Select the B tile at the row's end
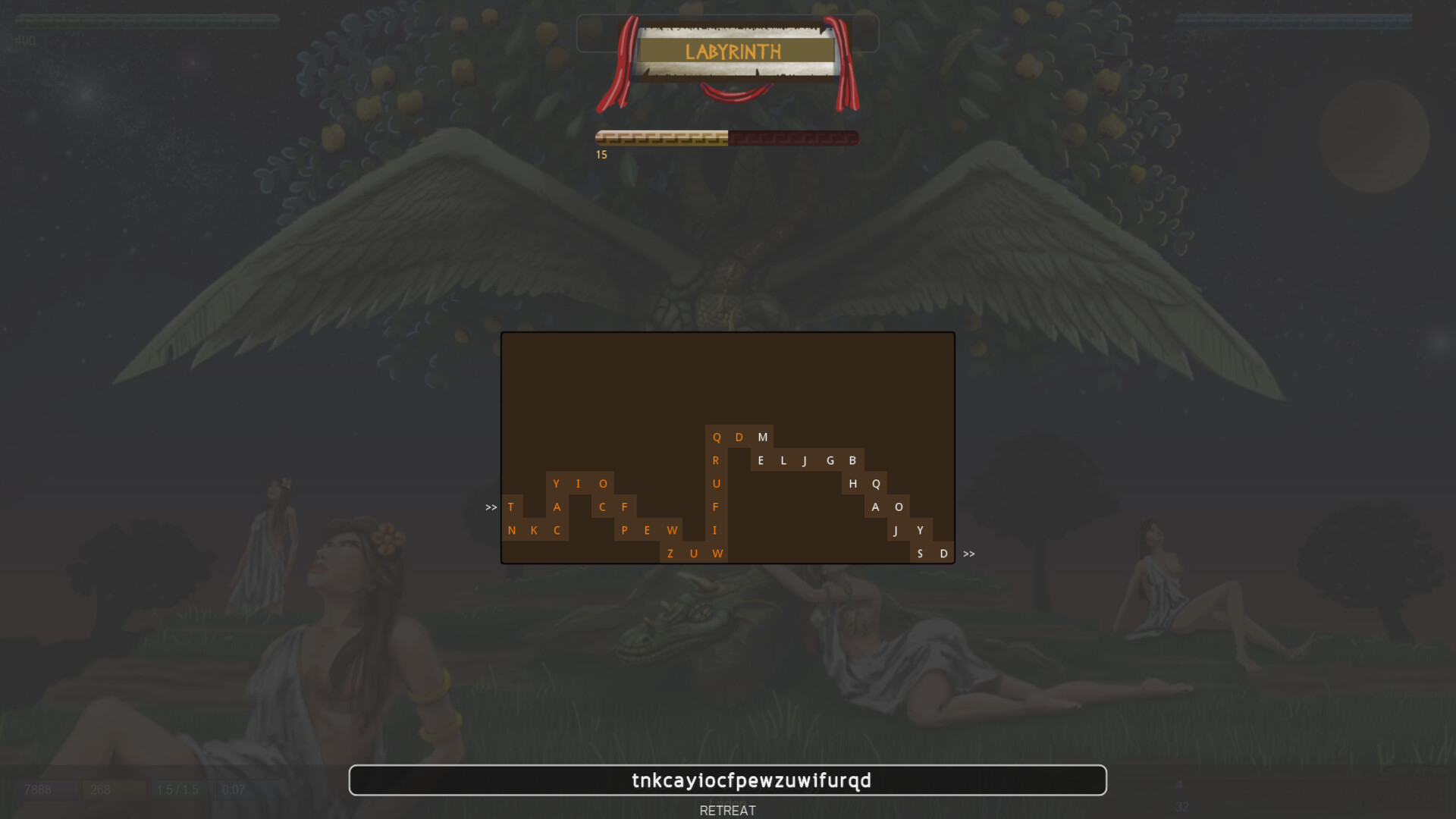Image resolution: width=1456 pixels, height=819 pixels. pyautogui.click(x=852, y=460)
